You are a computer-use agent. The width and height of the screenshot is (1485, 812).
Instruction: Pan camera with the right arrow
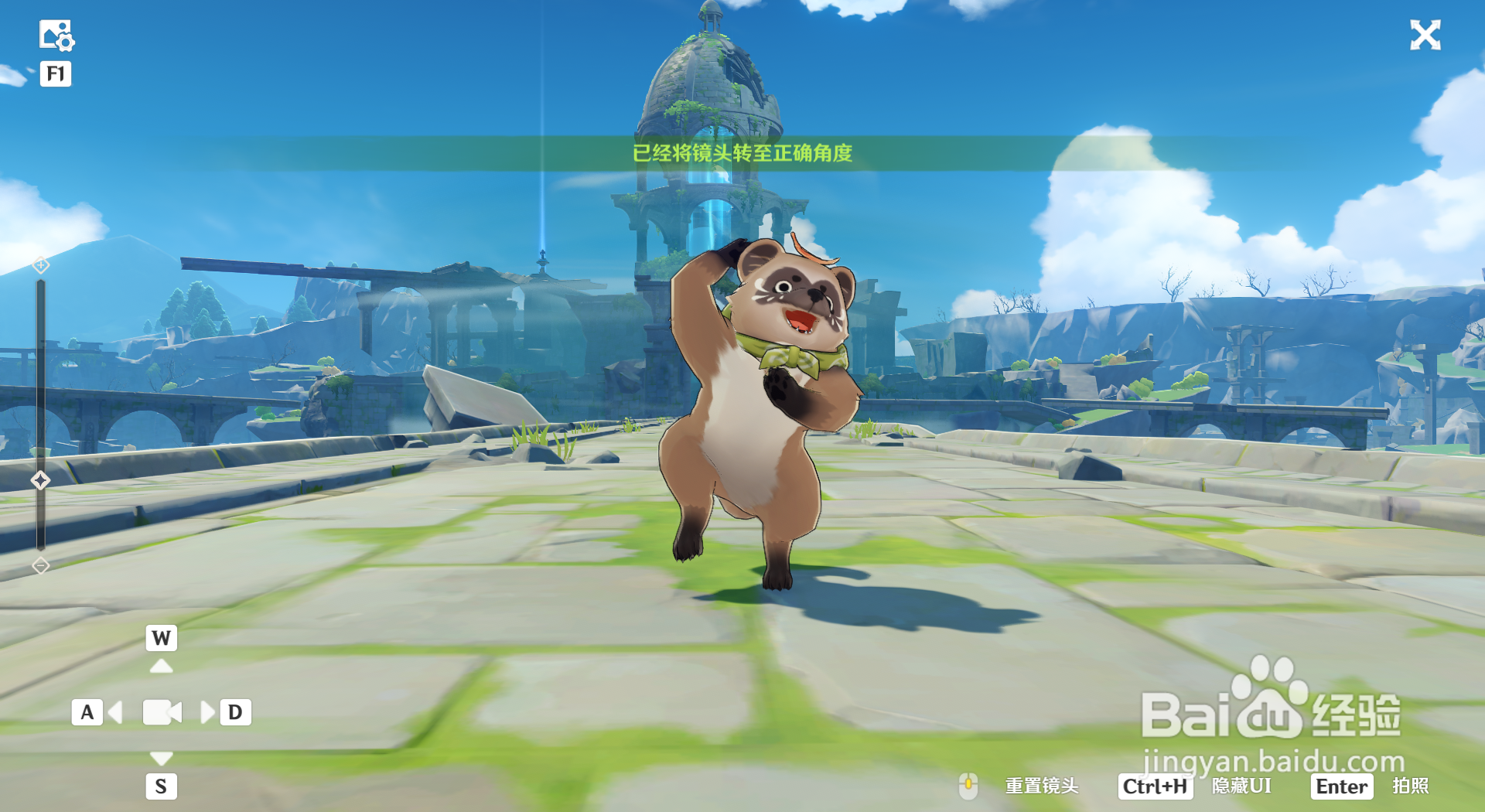coord(207,712)
